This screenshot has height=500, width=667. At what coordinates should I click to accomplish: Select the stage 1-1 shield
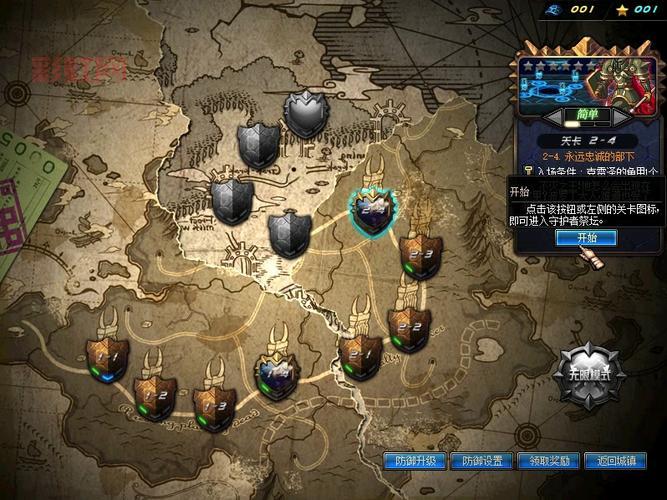107,357
